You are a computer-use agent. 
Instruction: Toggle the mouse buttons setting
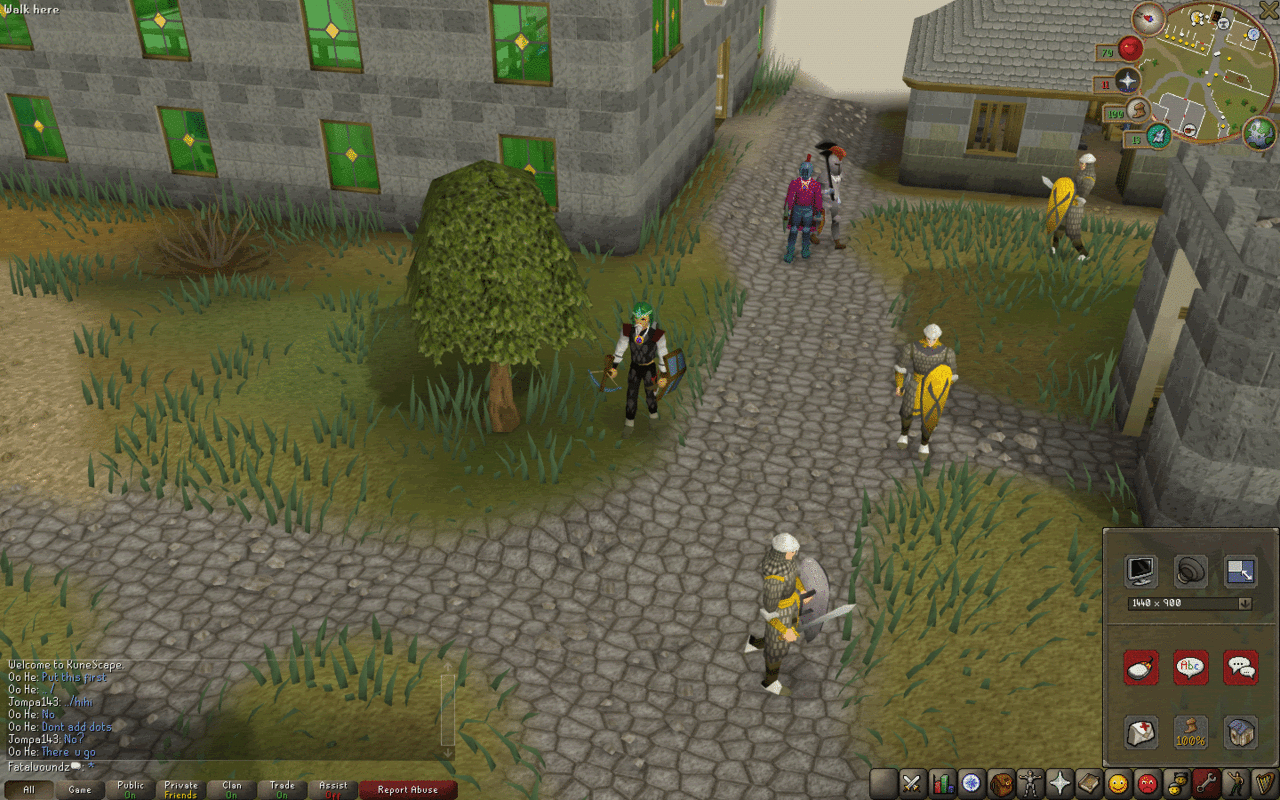[x=1139, y=667]
